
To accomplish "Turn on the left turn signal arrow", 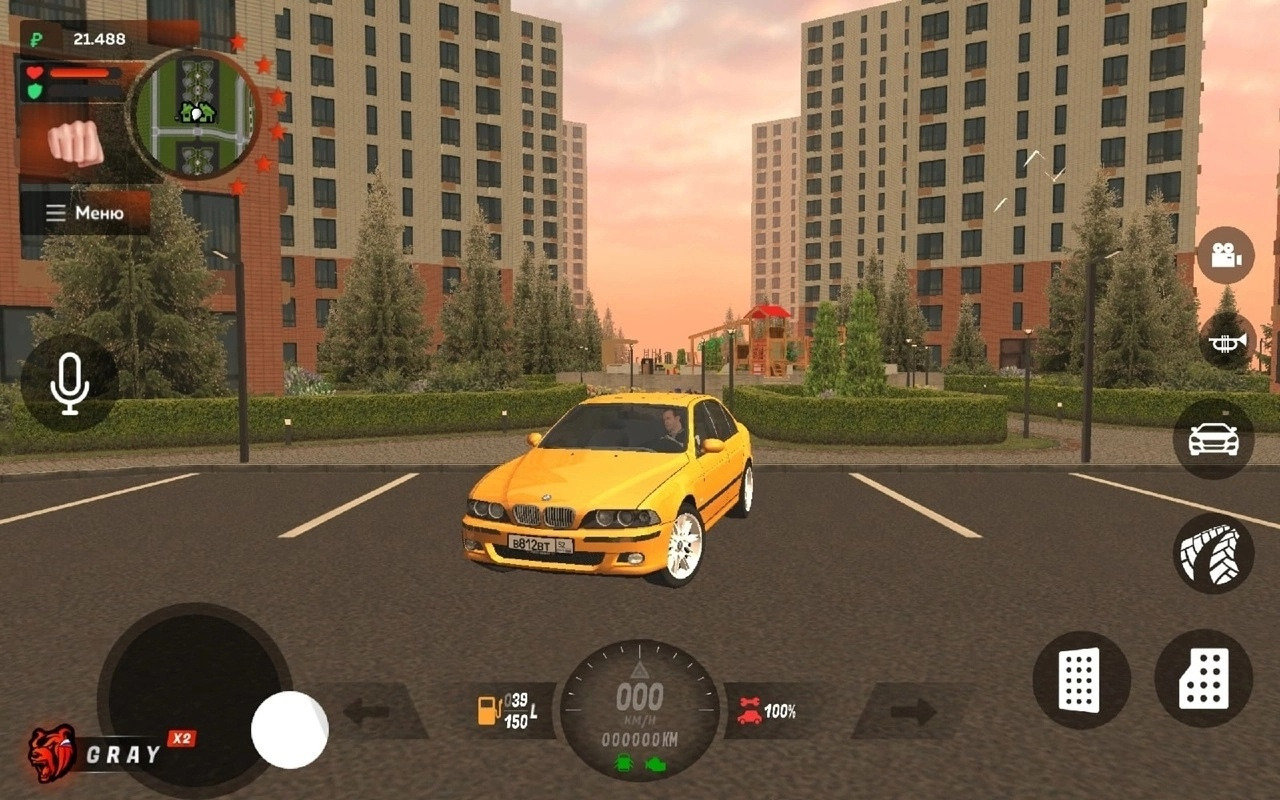I will tap(366, 712).
